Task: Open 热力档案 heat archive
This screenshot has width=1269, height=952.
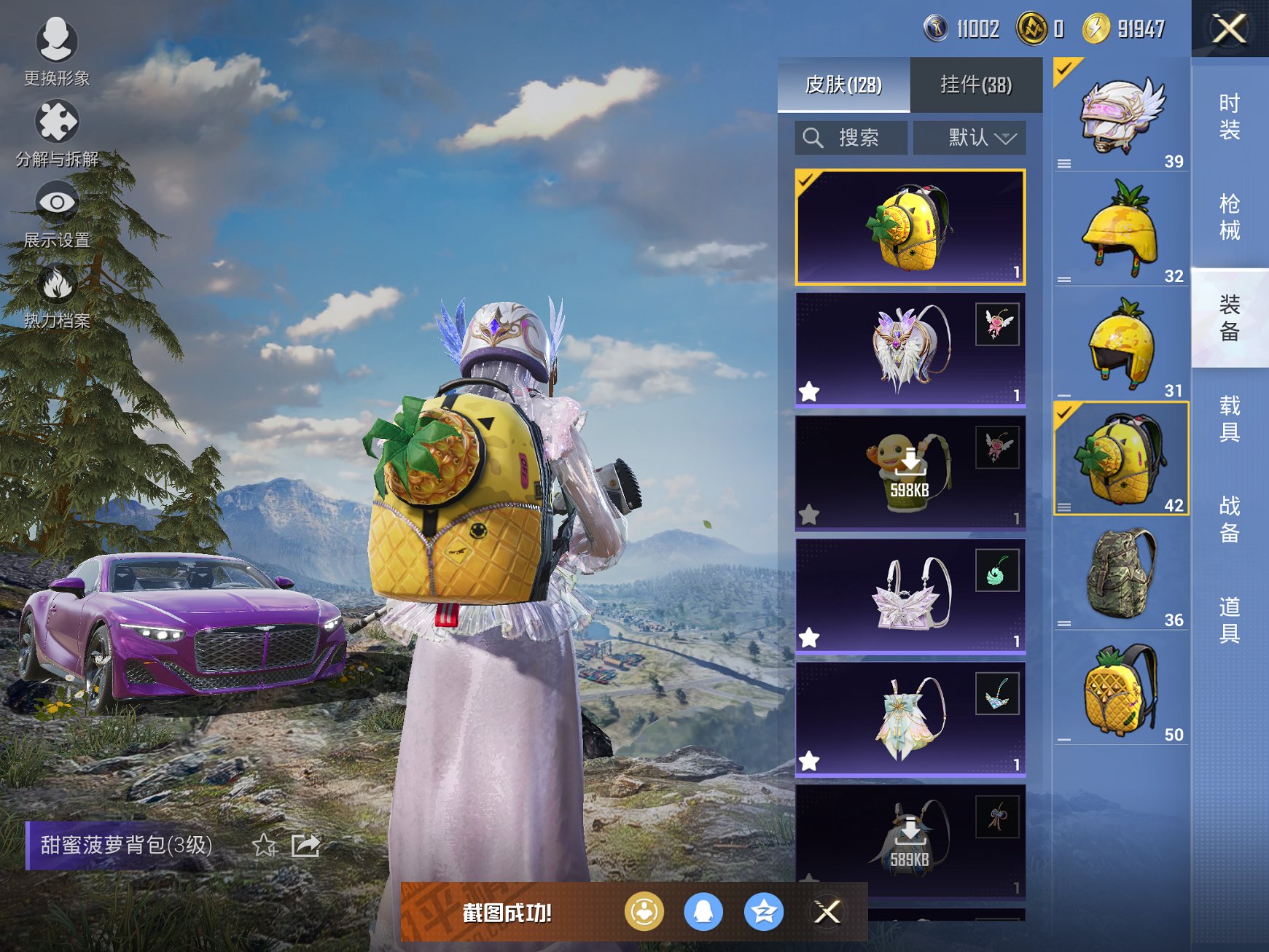Action: [56, 294]
